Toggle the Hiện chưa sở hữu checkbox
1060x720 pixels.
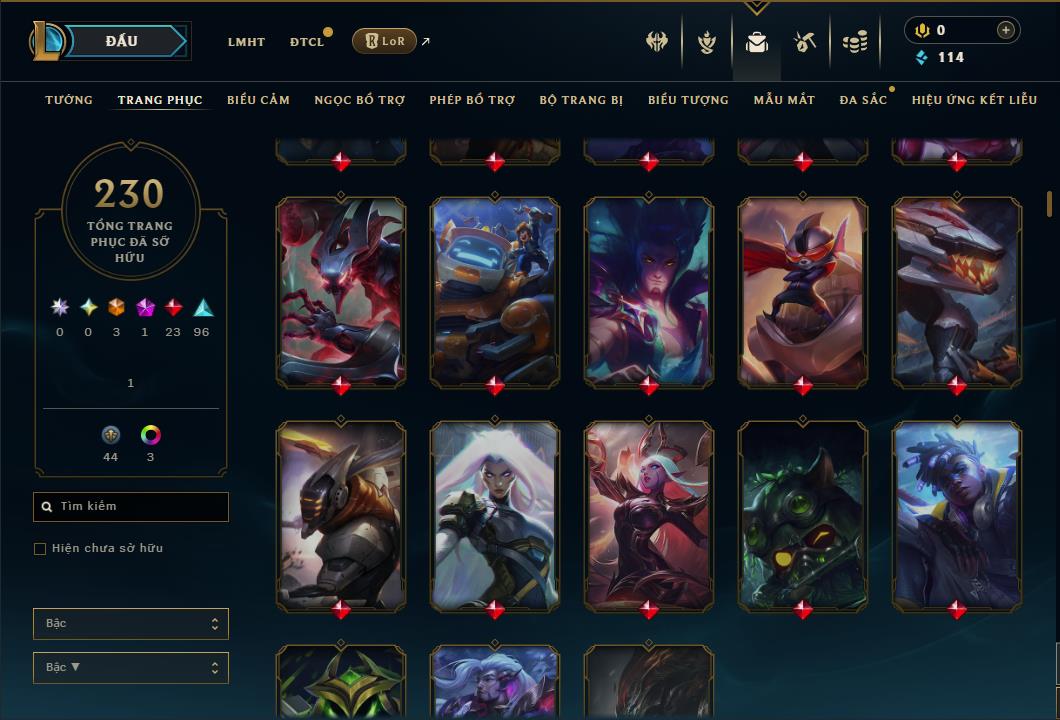(x=40, y=549)
